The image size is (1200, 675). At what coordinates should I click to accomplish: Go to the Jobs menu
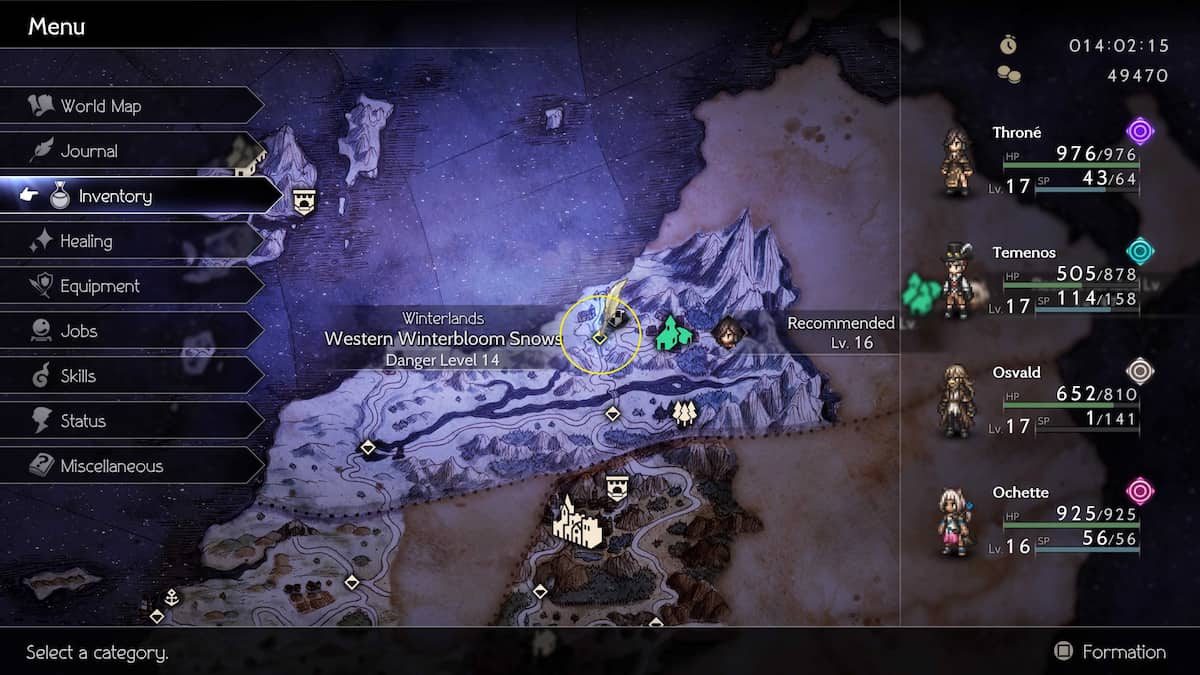pyautogui.click(x=78, y=331)
